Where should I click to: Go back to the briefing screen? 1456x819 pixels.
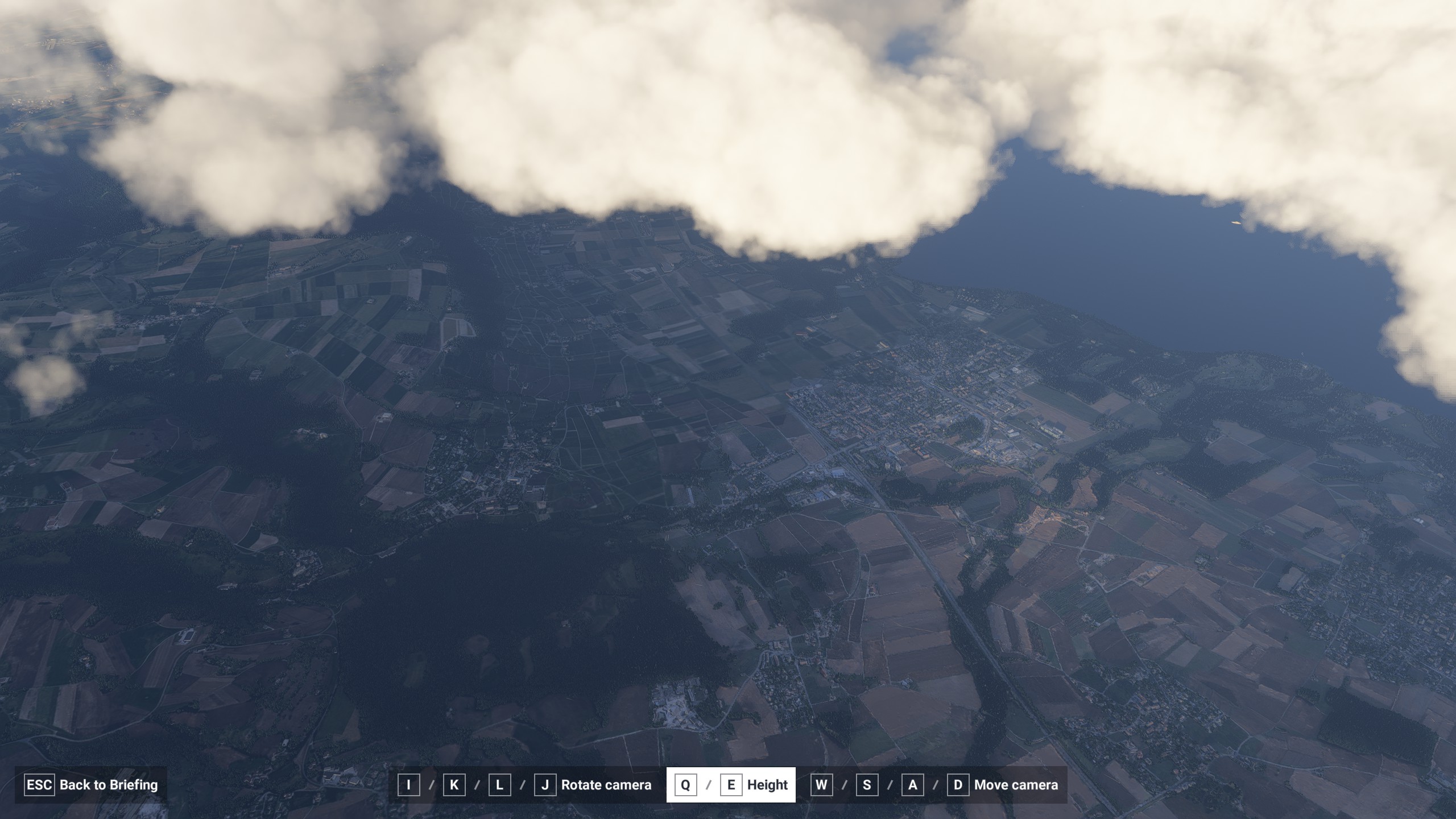91,785
